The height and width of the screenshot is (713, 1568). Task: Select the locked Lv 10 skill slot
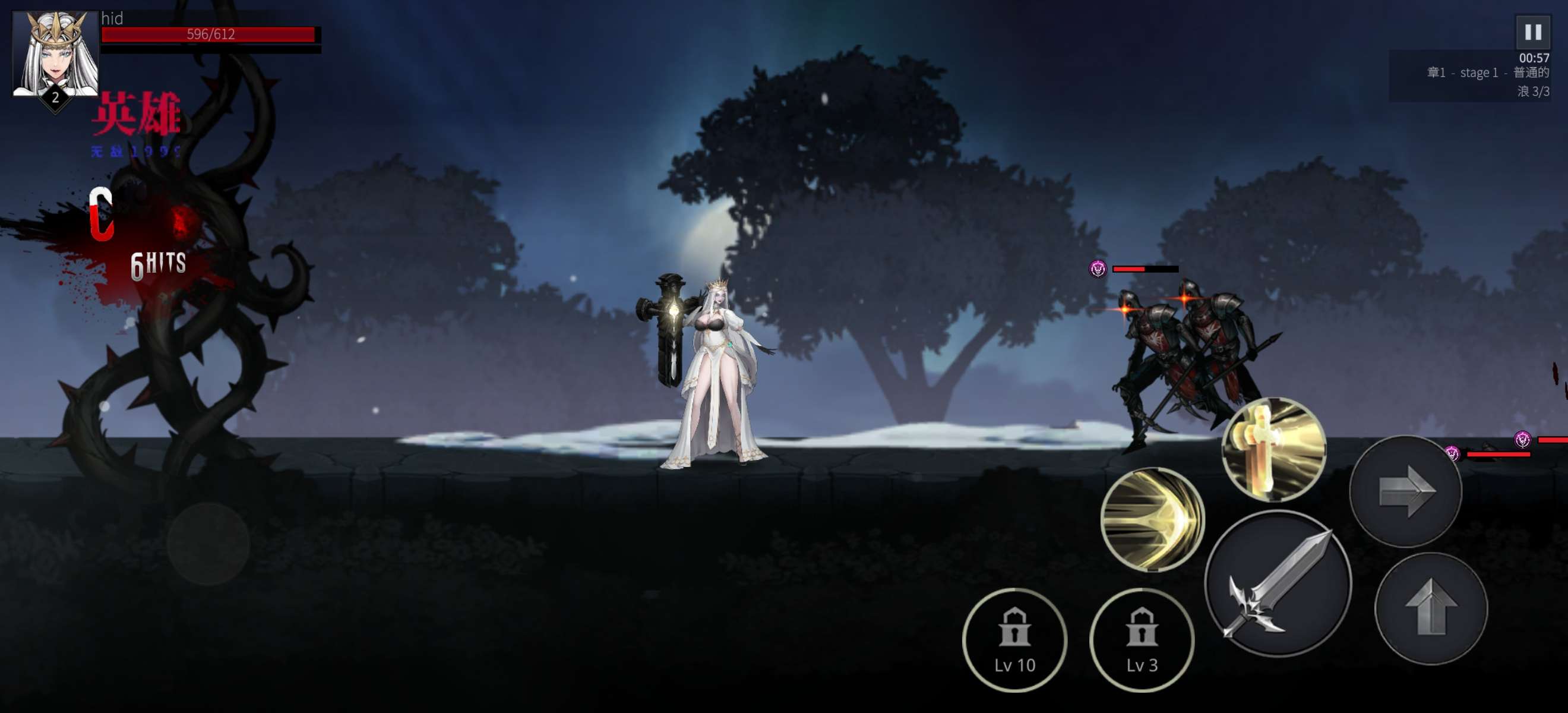click(x=1014, y=640)
